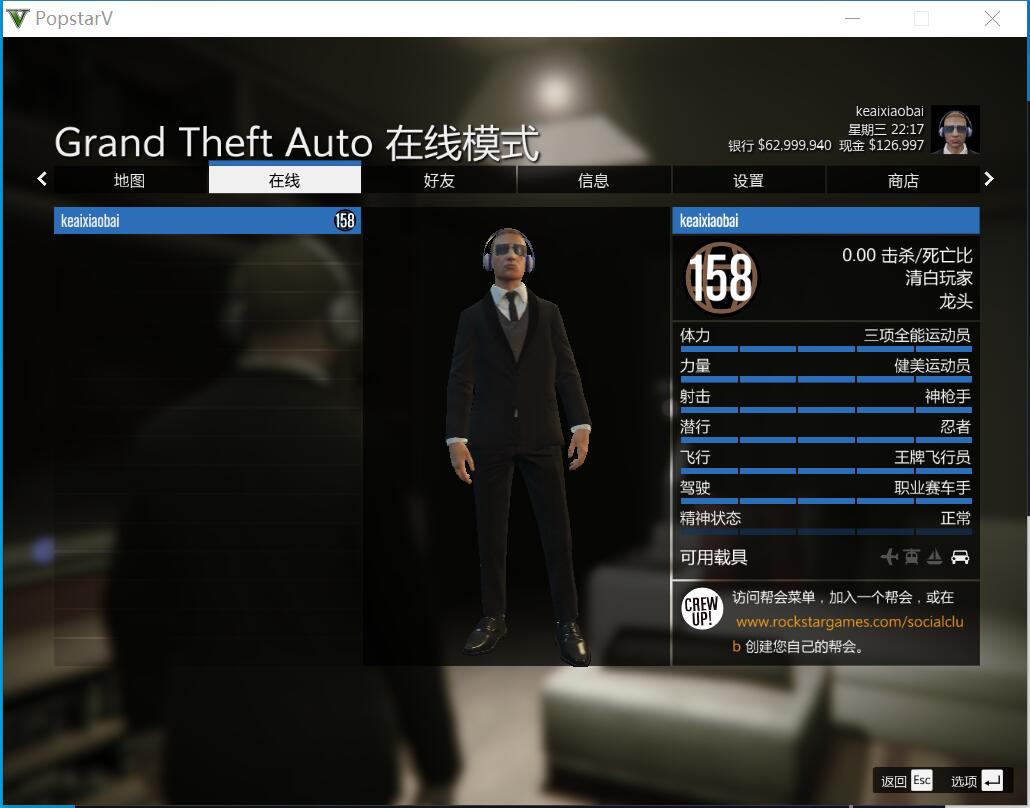This screenshot has height=808, width=1030.
Task: Click the left tab navigation arrow
Action: [42, 179]
